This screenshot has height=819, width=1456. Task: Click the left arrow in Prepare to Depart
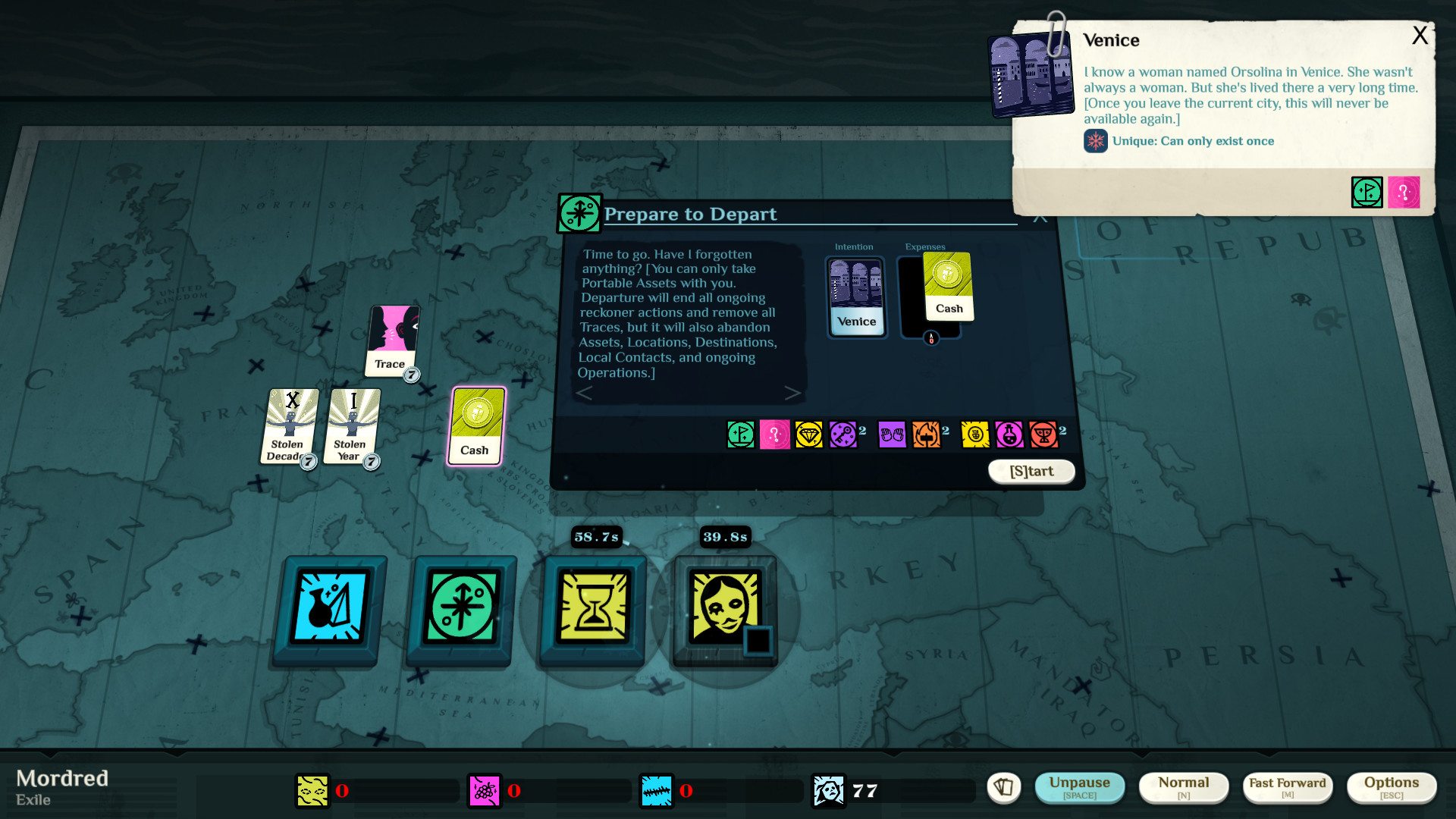coord(585,393)
